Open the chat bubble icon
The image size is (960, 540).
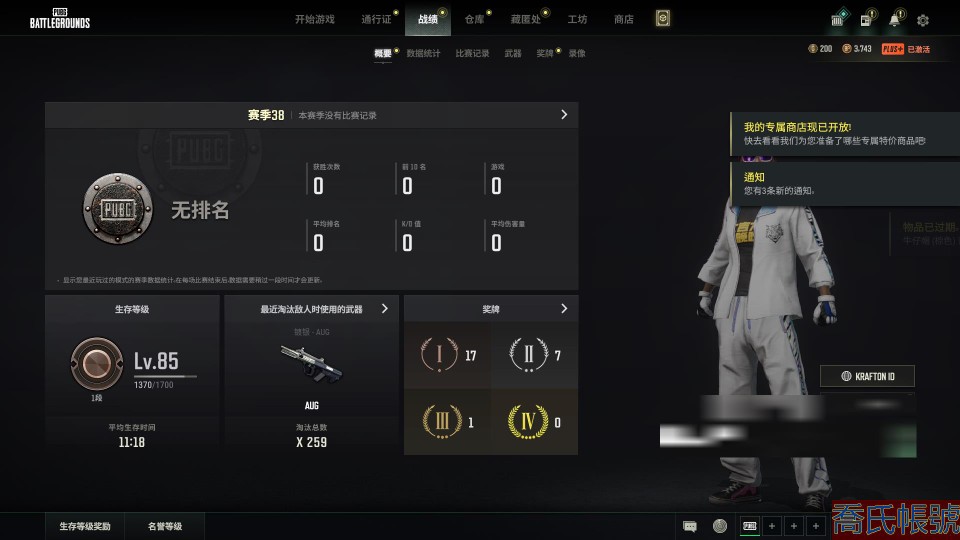click(x=690, y=526)
